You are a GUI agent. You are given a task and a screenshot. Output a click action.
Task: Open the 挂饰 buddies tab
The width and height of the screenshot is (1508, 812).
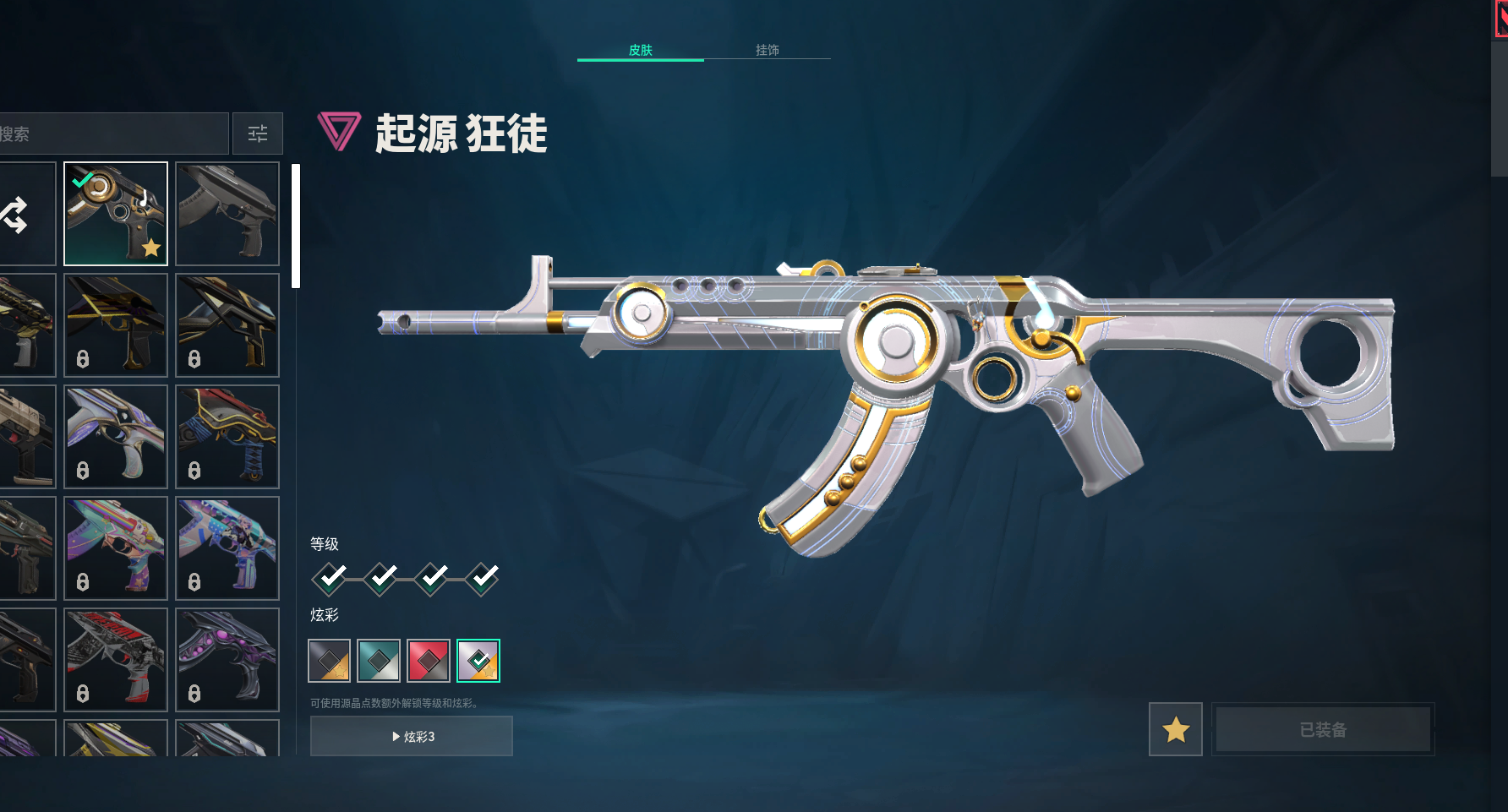(767, 50)
